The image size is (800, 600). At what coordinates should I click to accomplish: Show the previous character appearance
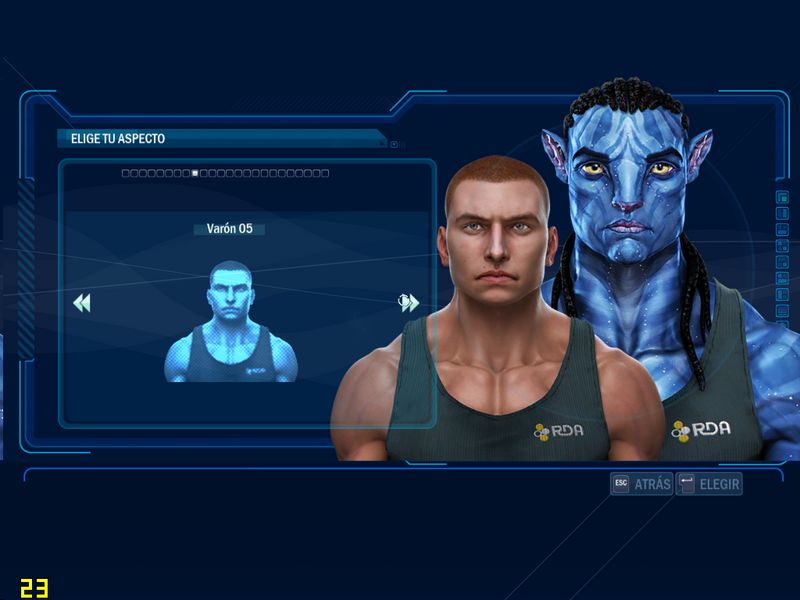82,303
